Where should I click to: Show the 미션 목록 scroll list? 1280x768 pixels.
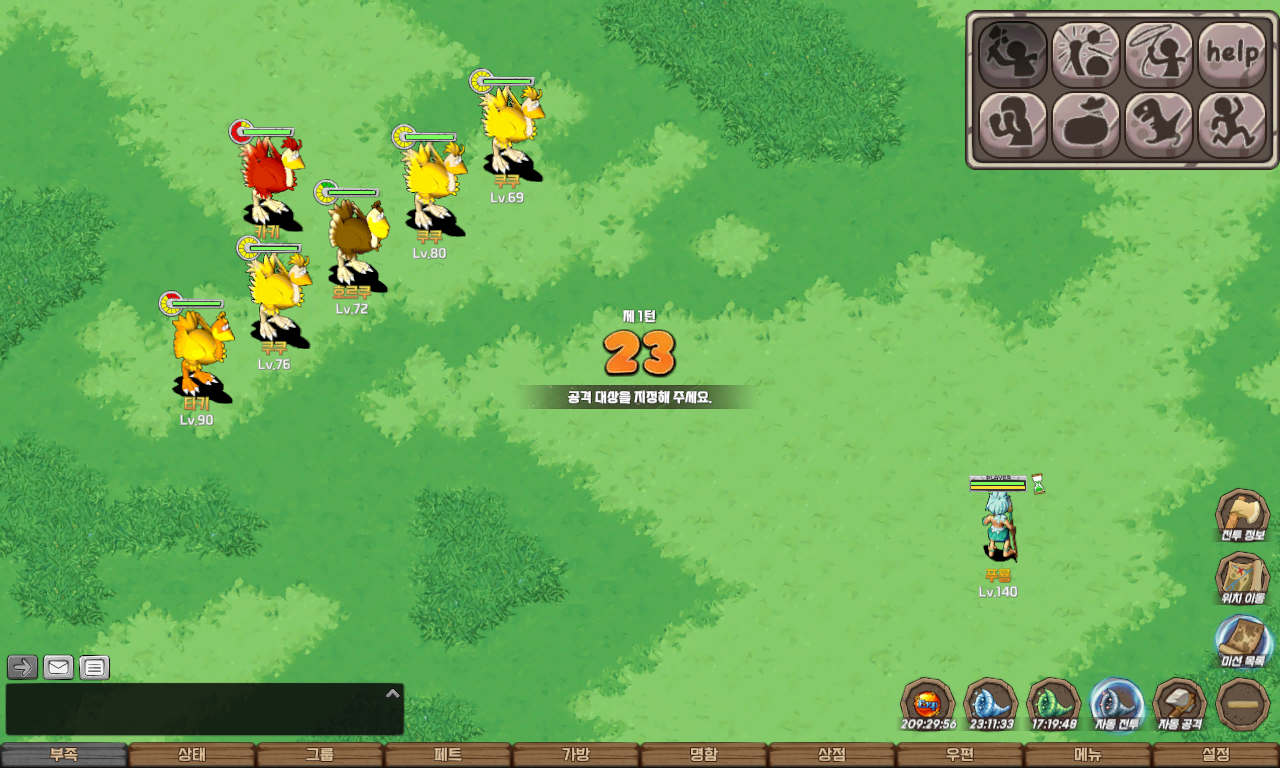[1243, 641]
